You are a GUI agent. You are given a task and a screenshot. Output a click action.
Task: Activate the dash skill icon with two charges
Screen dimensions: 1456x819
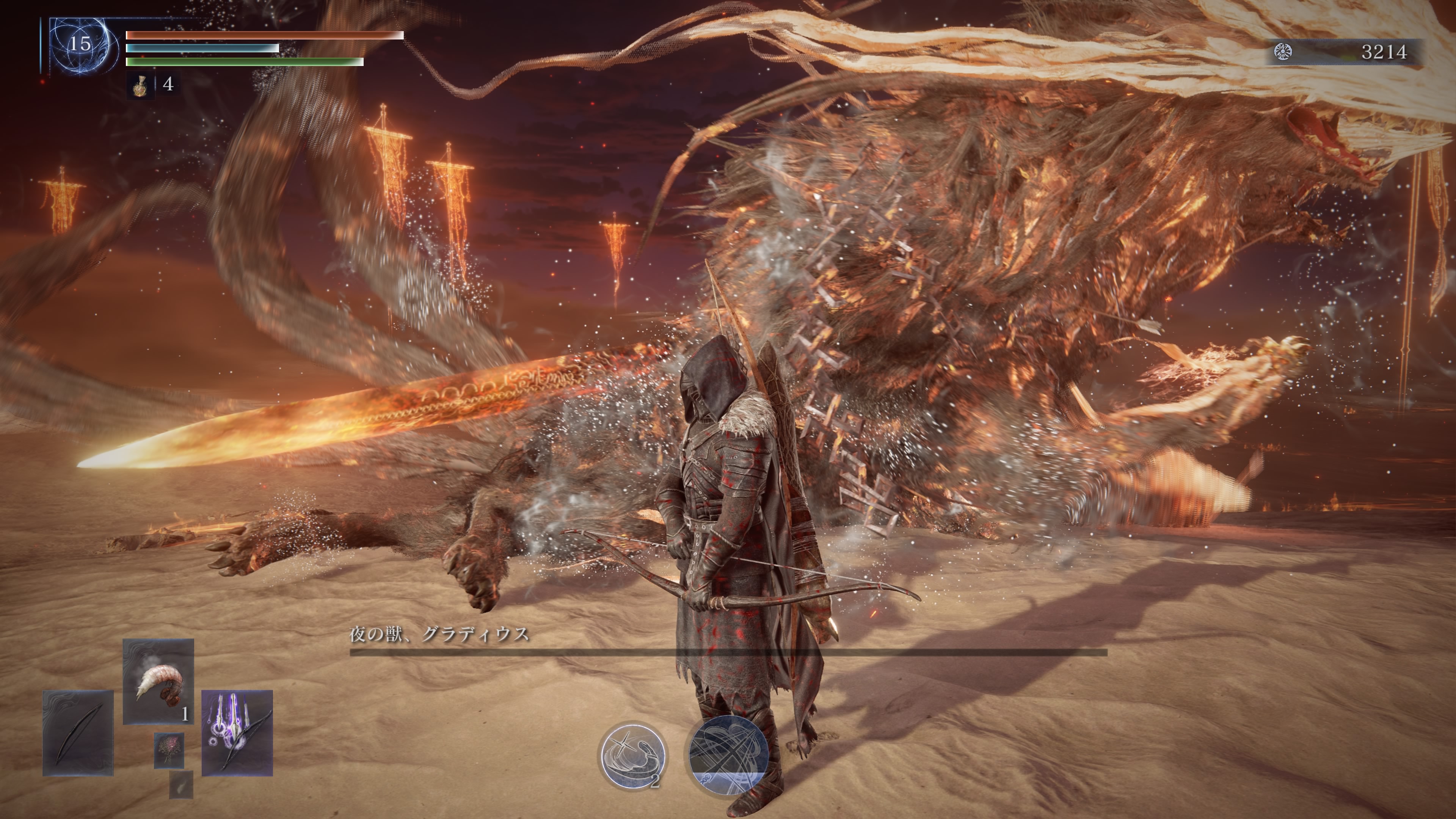633,756
